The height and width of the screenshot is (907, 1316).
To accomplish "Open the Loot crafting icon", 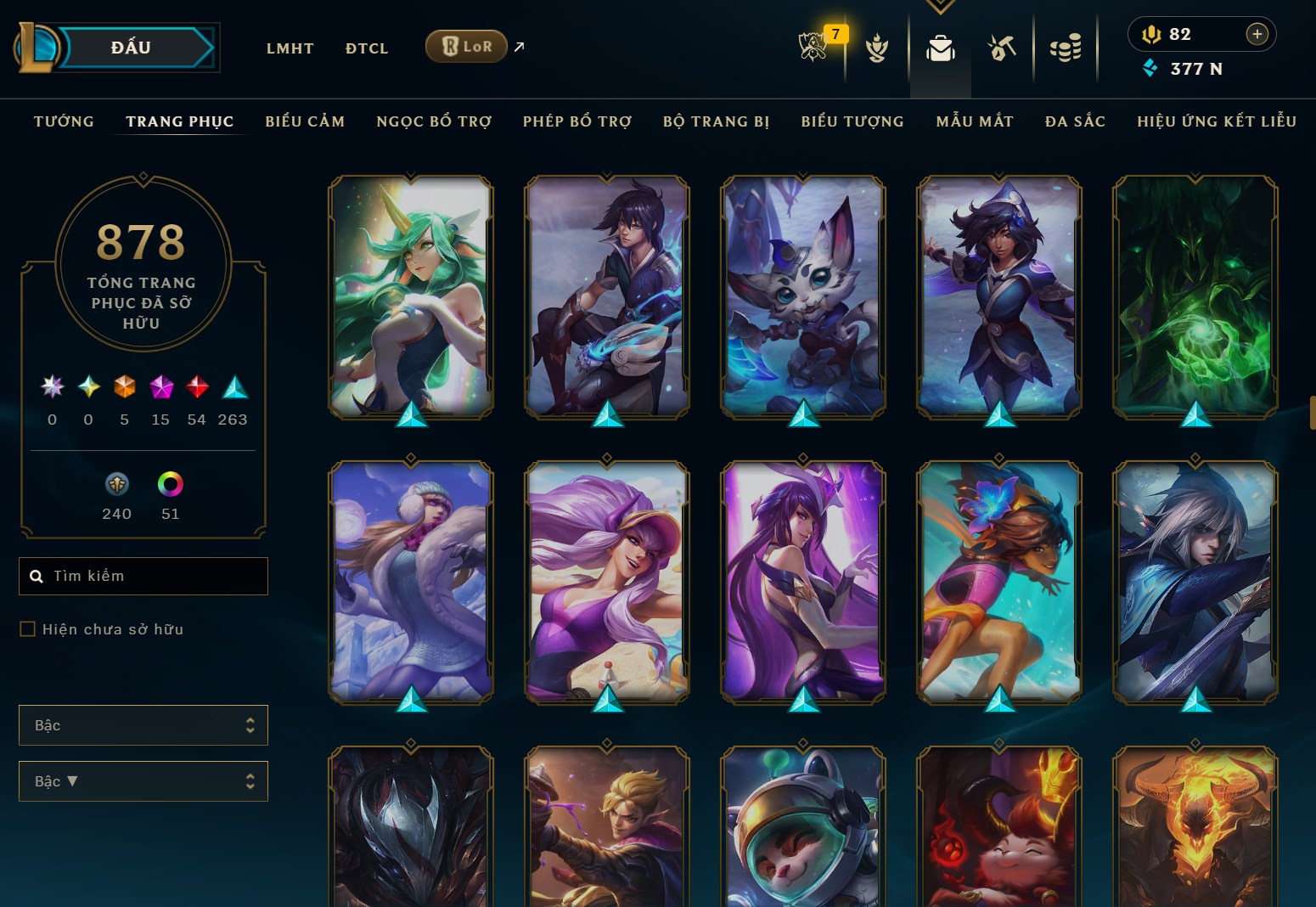I will point(1002,48).
